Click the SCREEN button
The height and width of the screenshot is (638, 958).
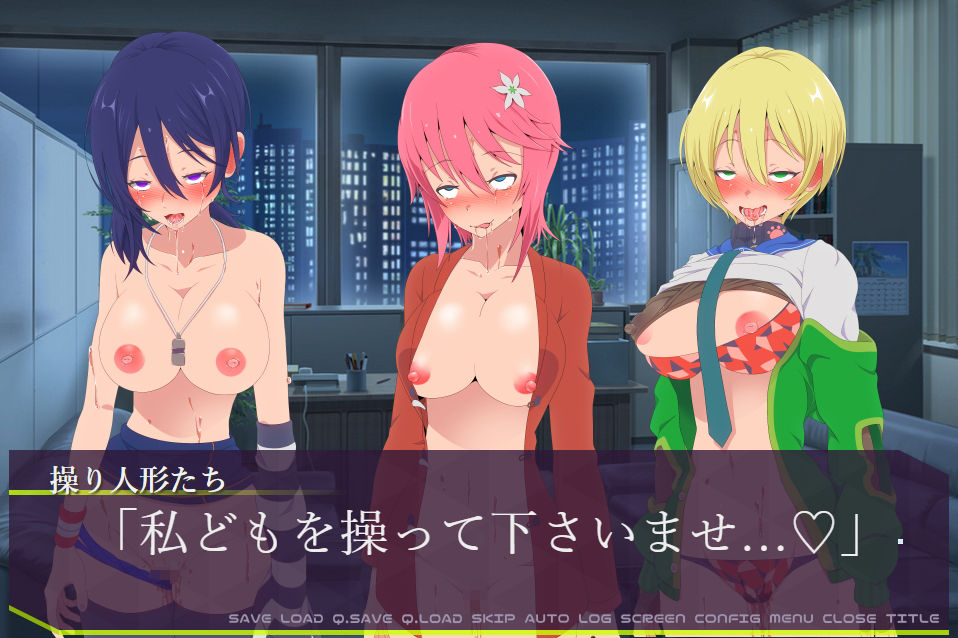click(654, 618)
